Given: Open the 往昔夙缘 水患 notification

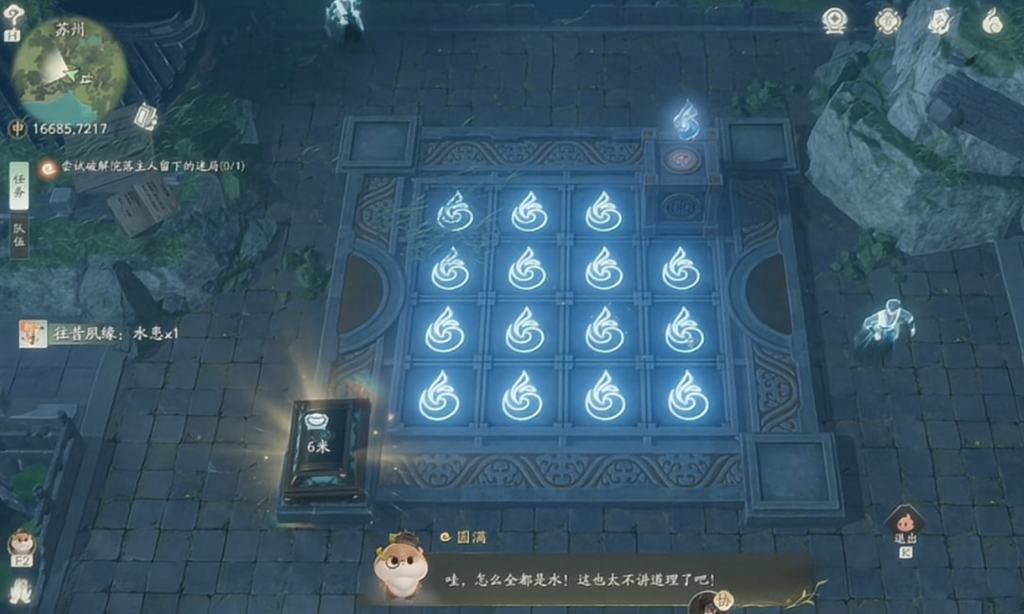Looking at the screenshot, I should pyautogui.click(x=98, y=333).
